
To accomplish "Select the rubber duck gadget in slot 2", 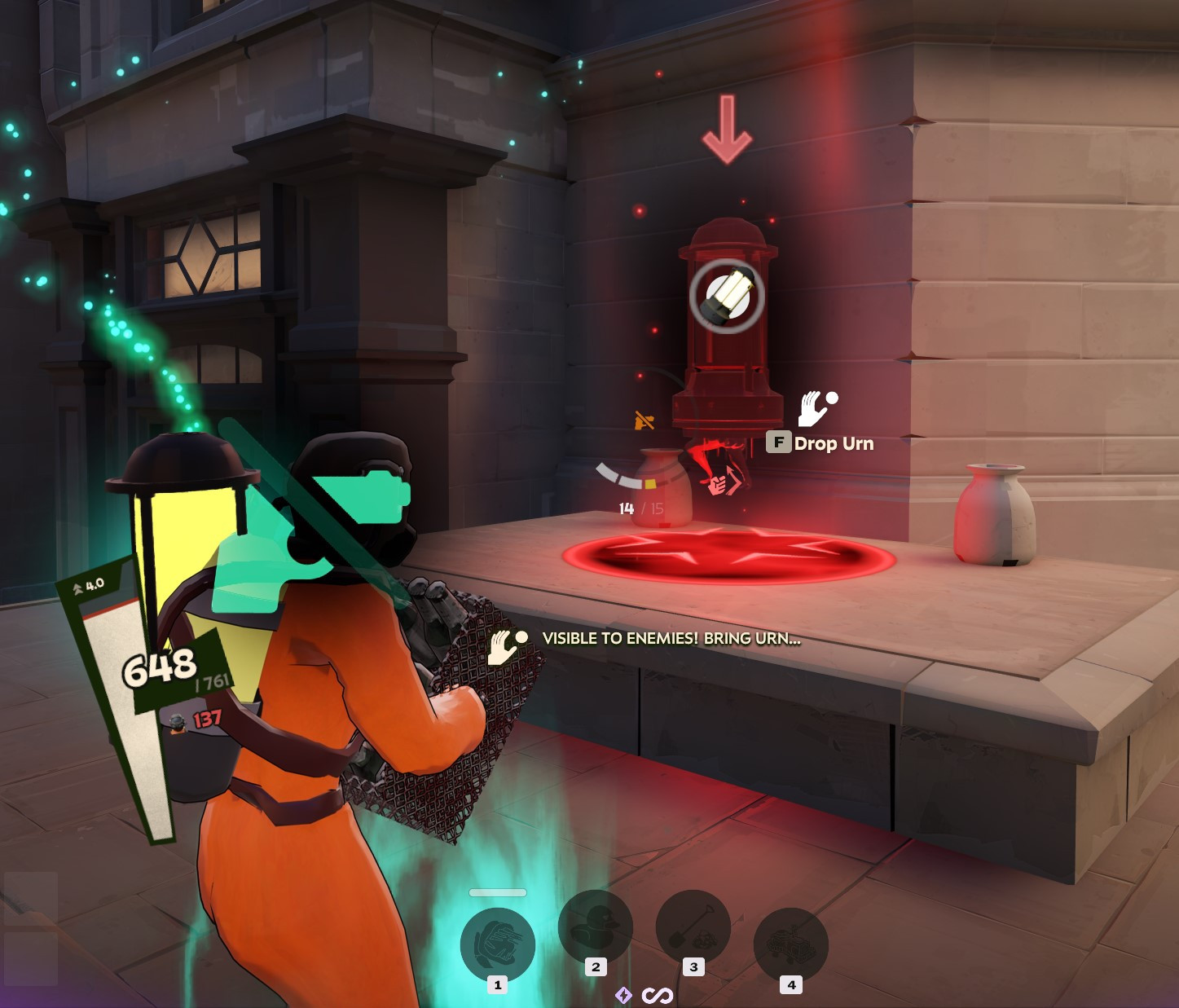I will pos(596,927).
